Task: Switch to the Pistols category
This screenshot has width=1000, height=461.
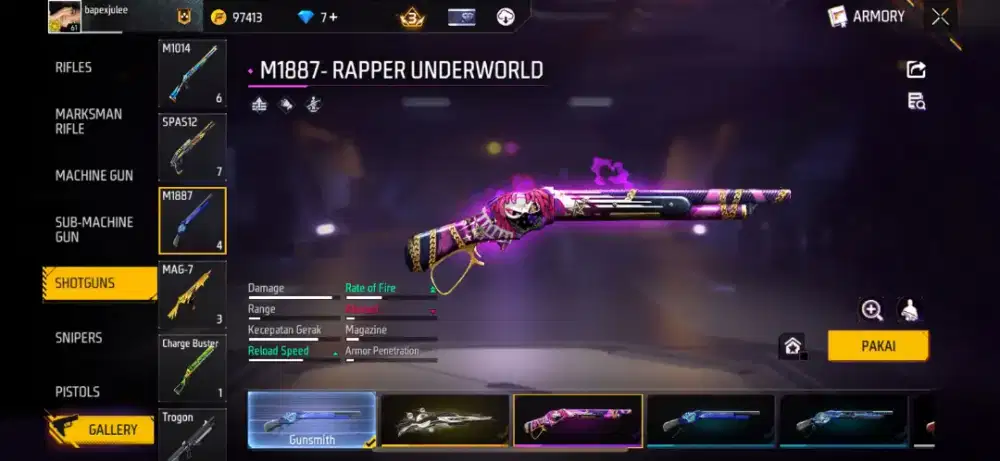Action: (77, 391)
